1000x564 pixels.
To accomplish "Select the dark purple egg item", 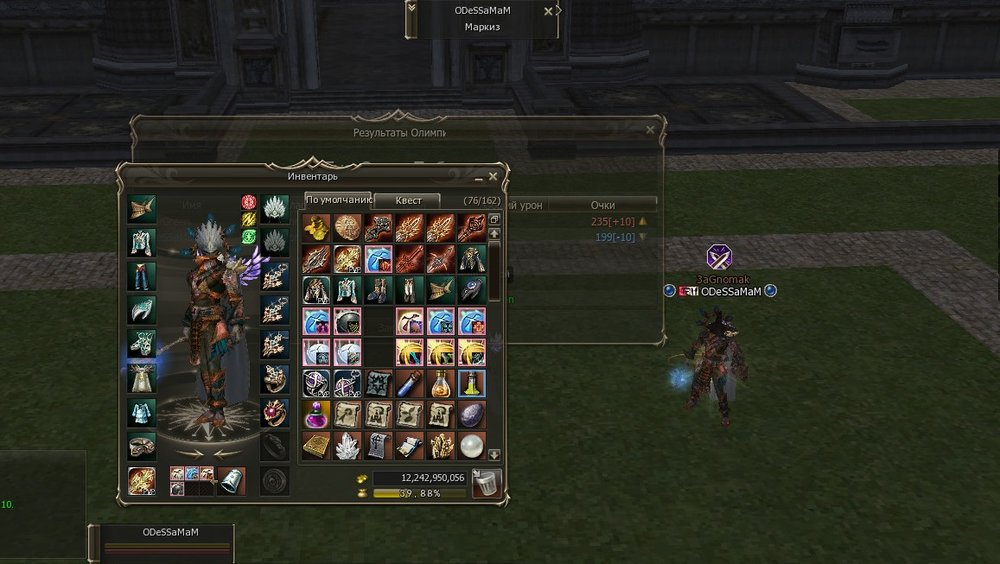I will coord(471,414).
